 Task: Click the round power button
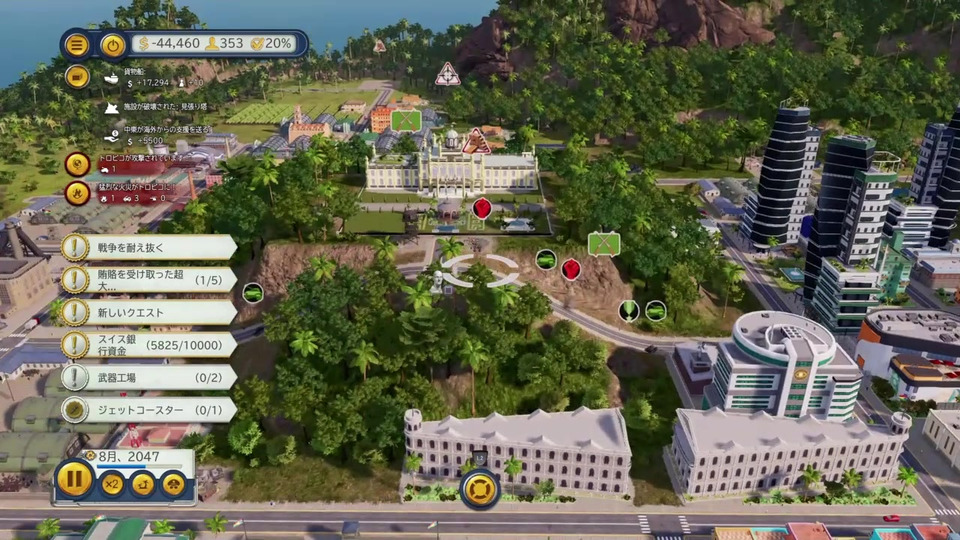113,44
